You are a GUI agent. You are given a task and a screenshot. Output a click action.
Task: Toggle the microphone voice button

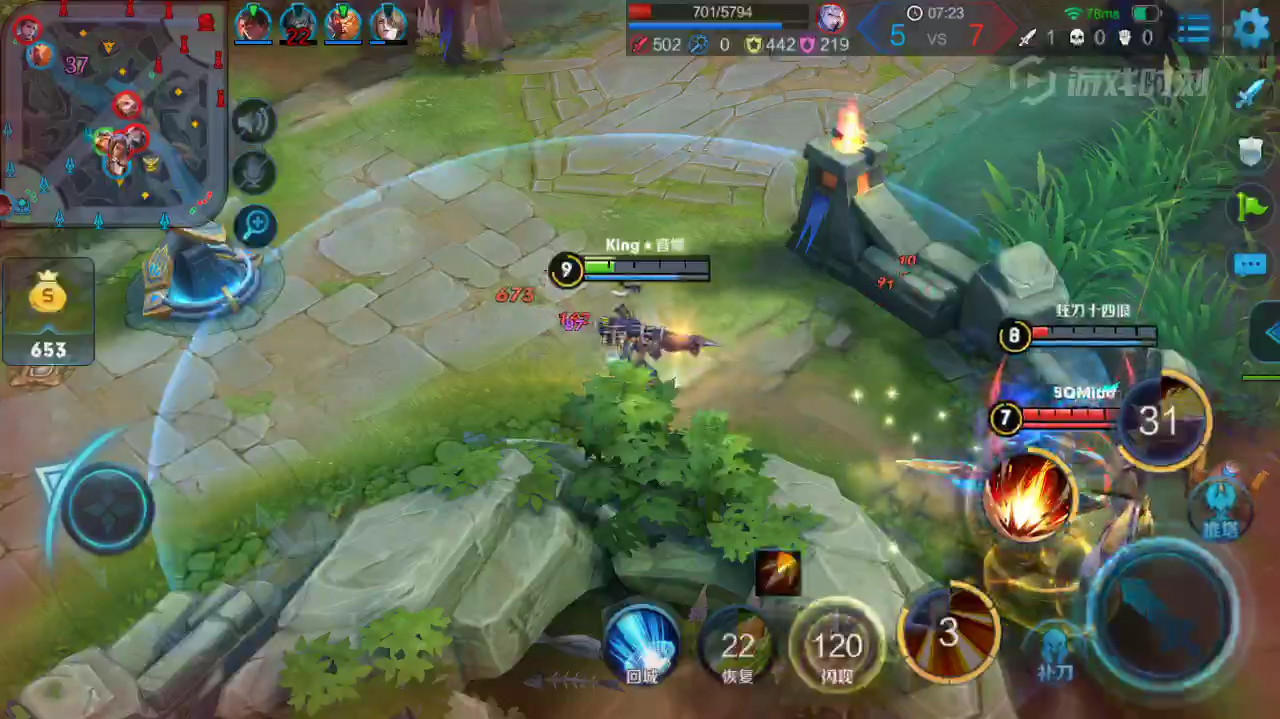[x=254, y=172]
